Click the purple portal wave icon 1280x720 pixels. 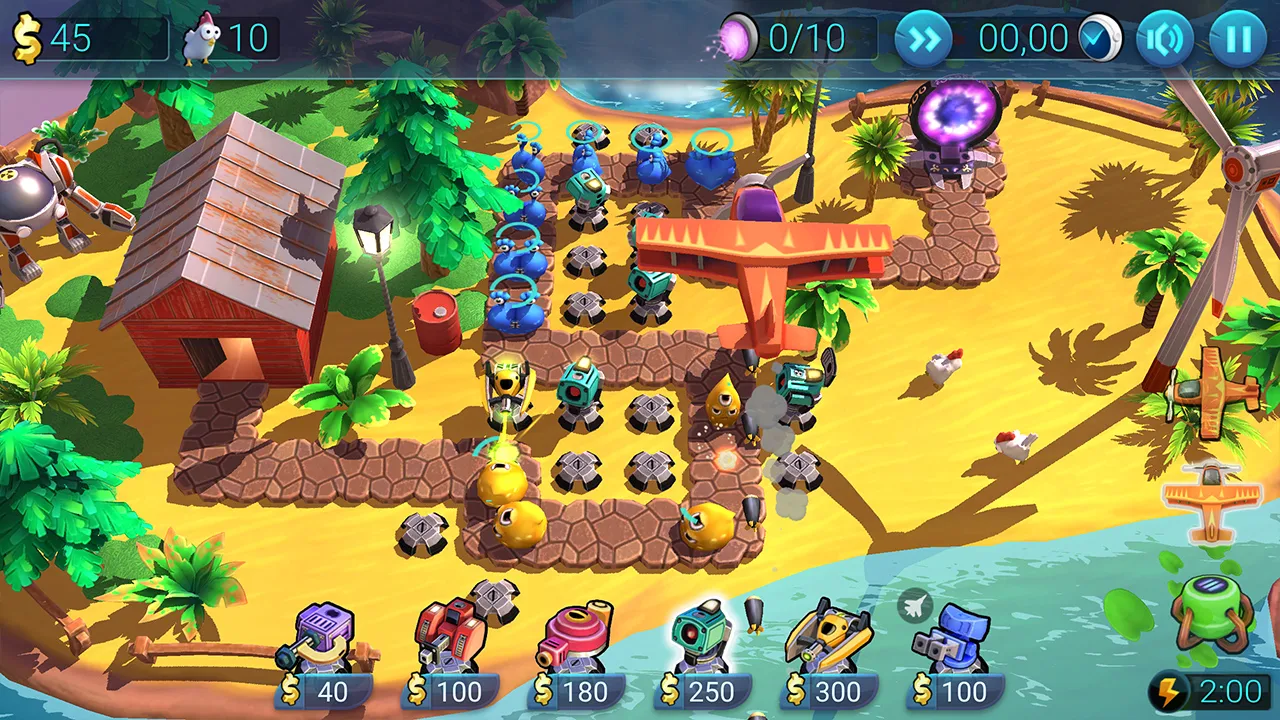[x=737, y=38]
